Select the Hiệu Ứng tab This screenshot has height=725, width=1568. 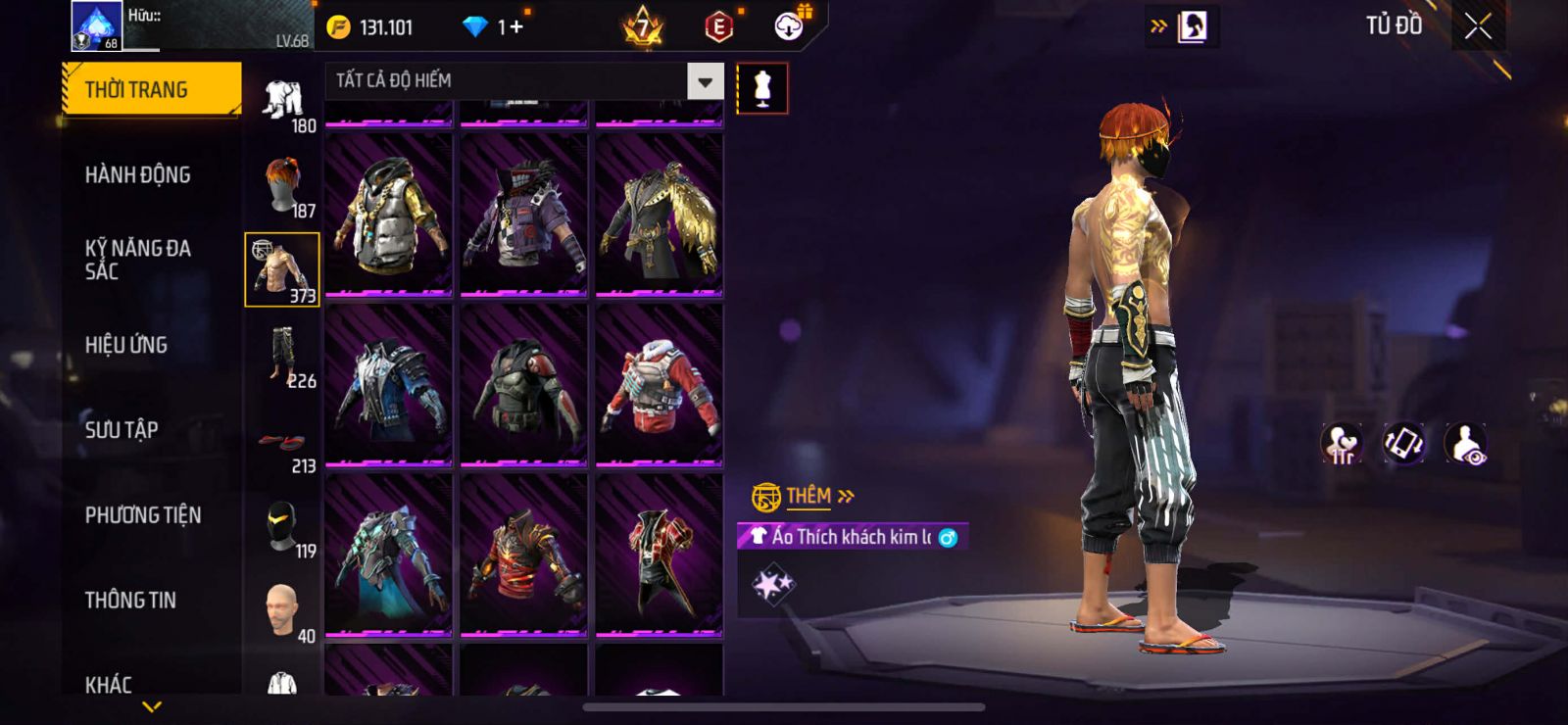(126, 345)
